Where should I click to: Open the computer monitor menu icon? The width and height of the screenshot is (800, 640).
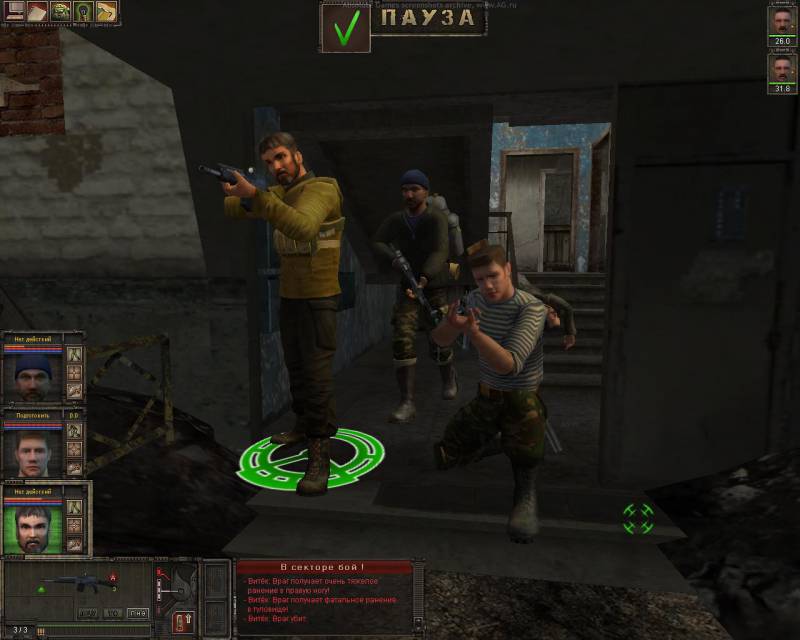[x=14, y=12]
